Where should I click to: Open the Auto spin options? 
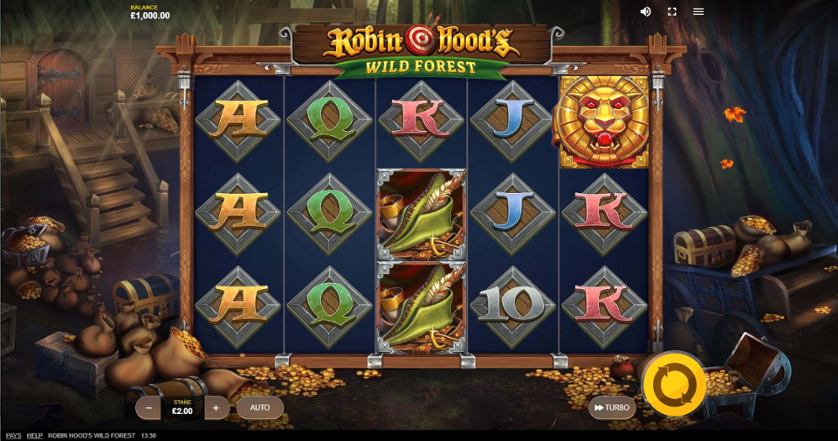point(260,408)
